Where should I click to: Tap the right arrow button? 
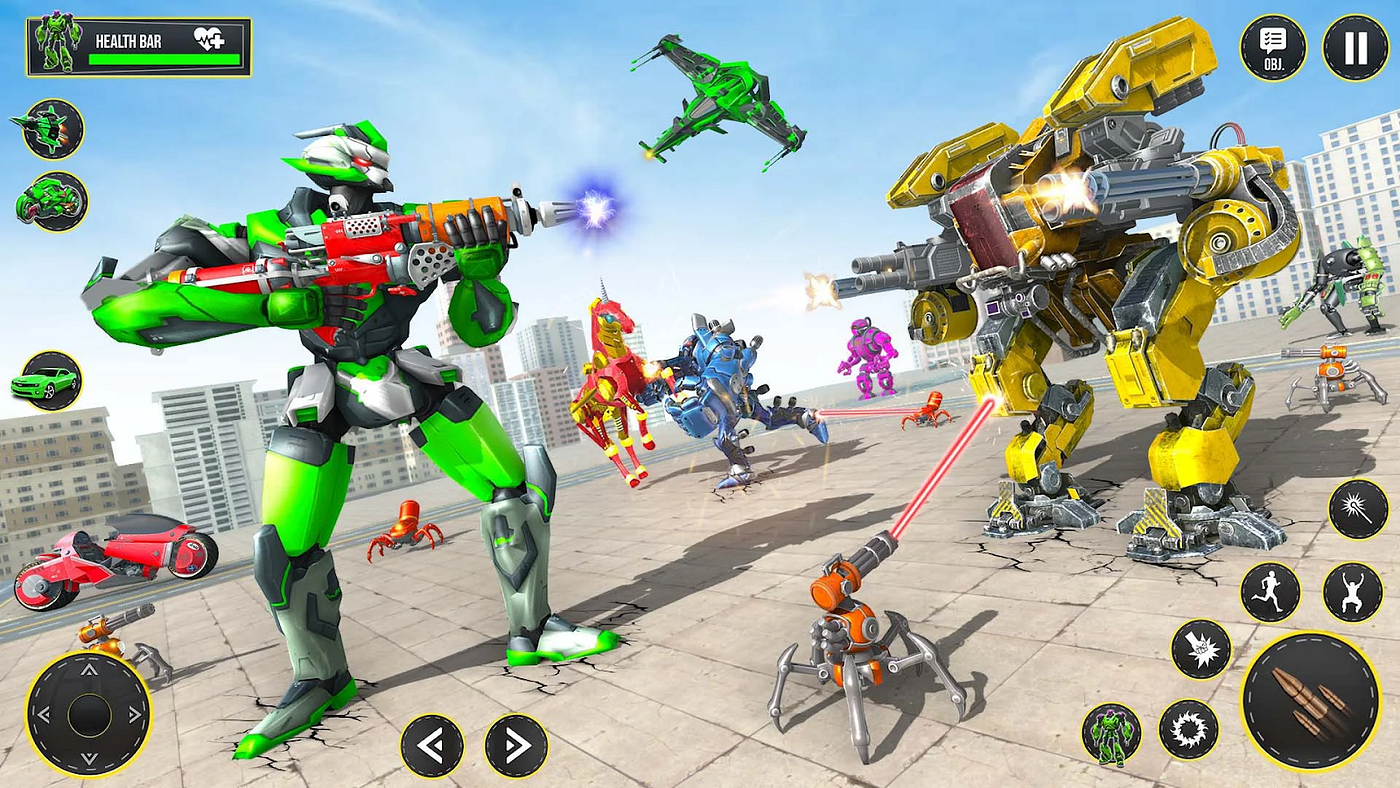(x=516, y=746)
